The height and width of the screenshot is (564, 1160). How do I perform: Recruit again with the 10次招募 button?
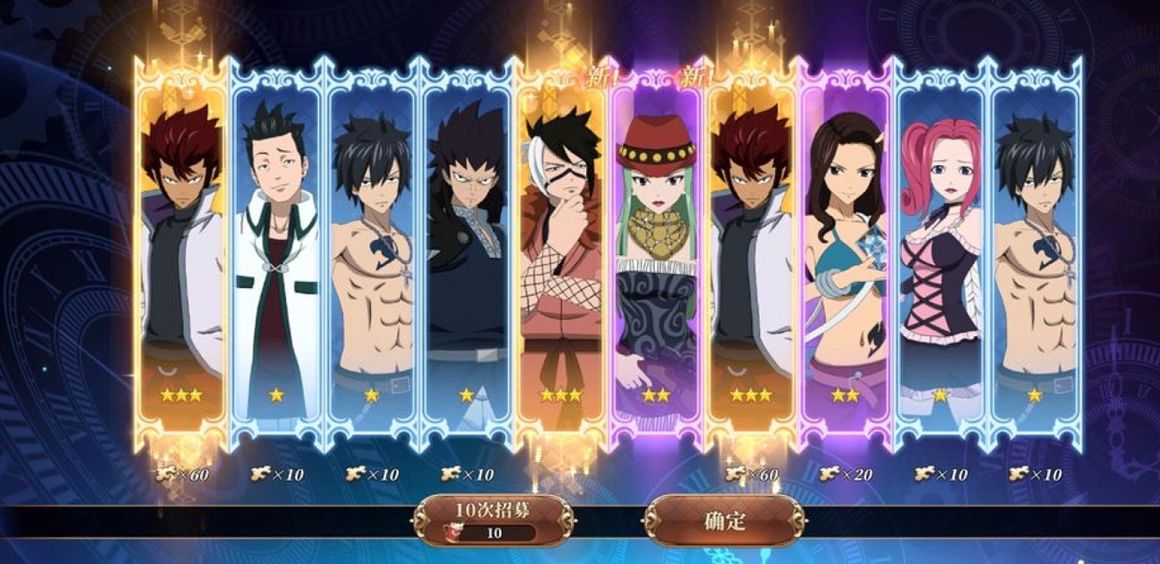pyautogui.click(x=492, y=519)
